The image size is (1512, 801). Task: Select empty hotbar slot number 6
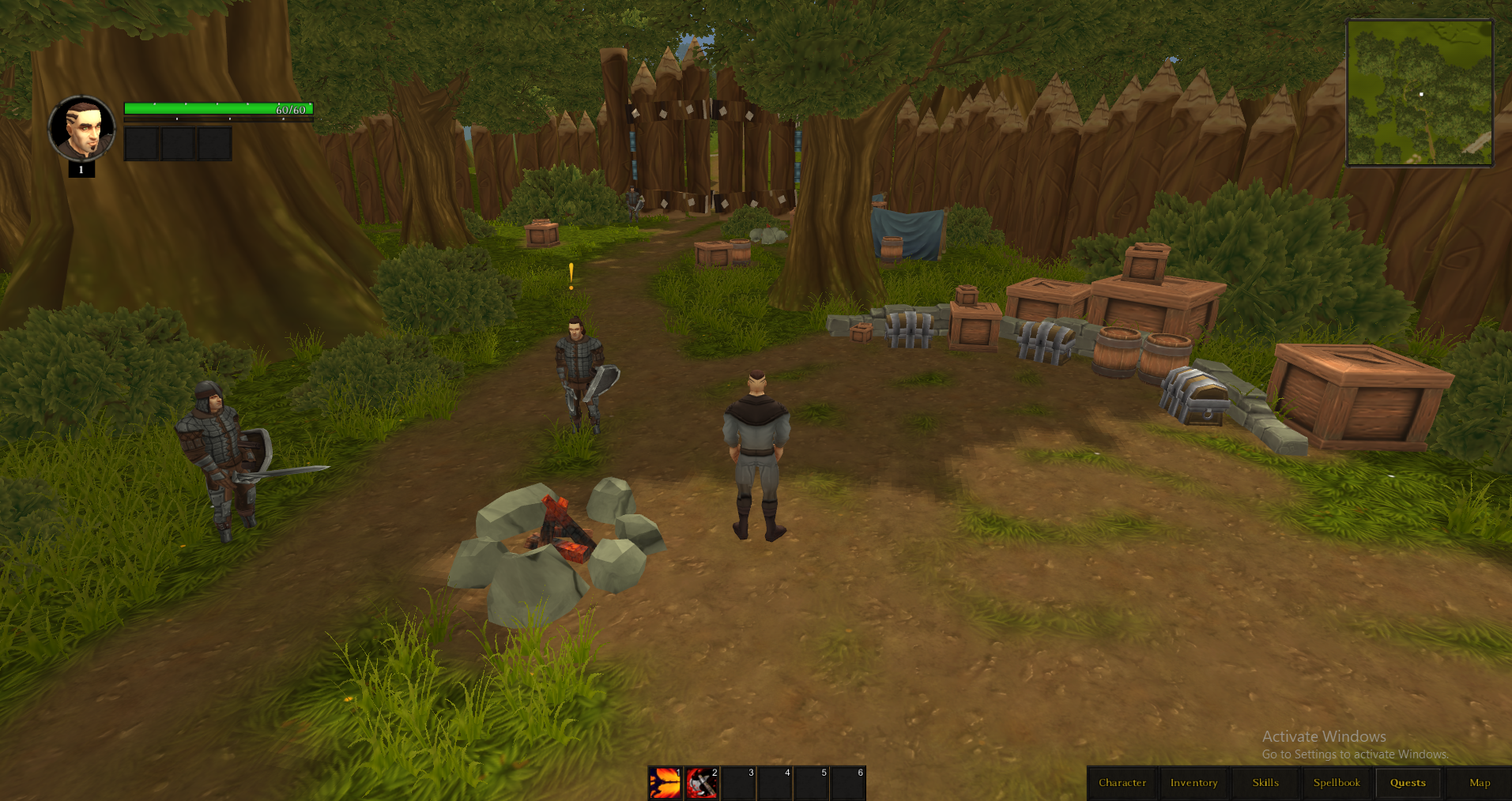tap(848, 783)
